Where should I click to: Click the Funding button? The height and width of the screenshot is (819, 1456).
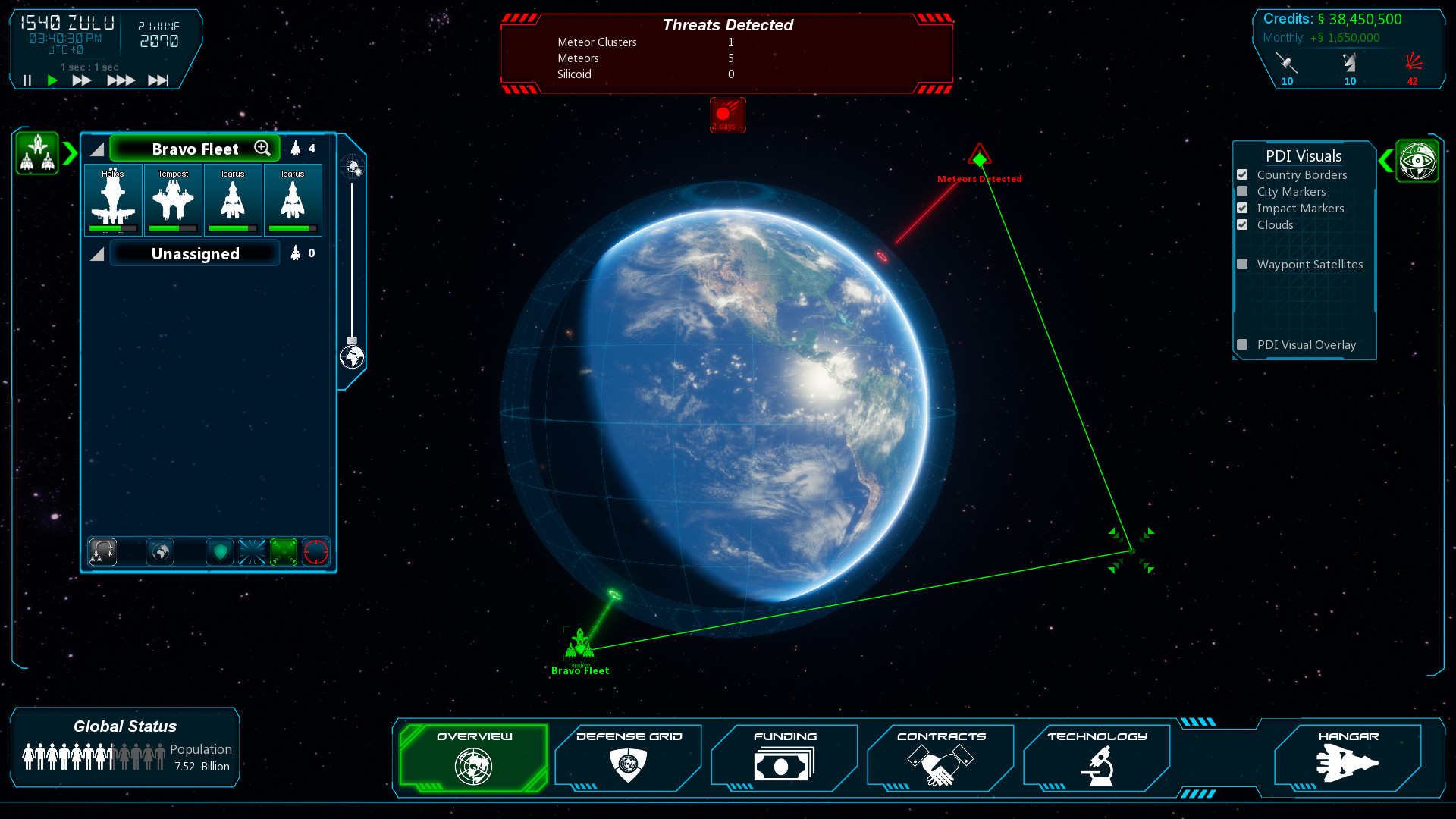click(x=784, y=758)
